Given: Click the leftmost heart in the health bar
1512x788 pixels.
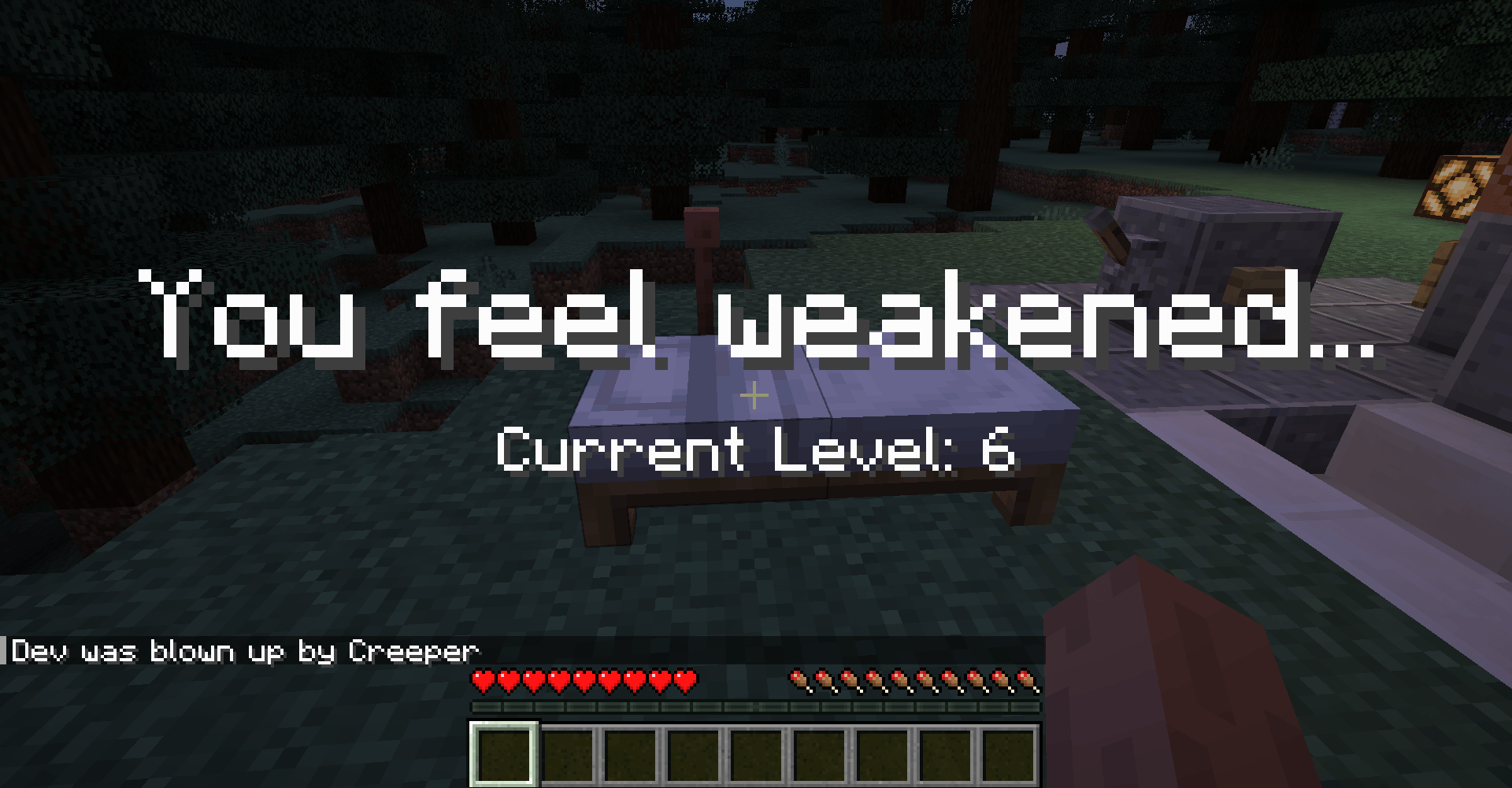Looking at the screenshot, I should [483, 678].
